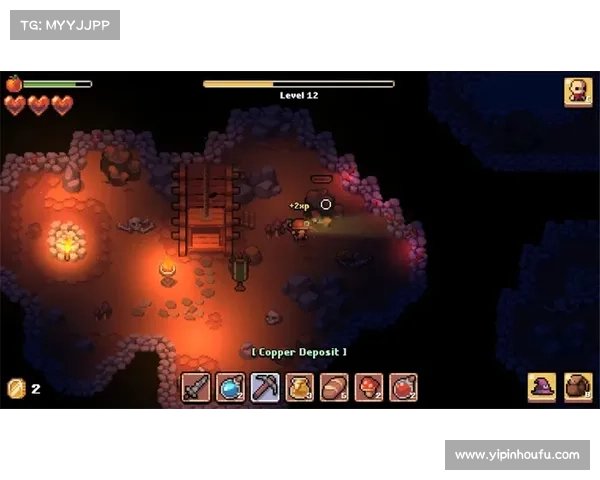
Task: Use the red health potion slot
Action: [403, 387]
